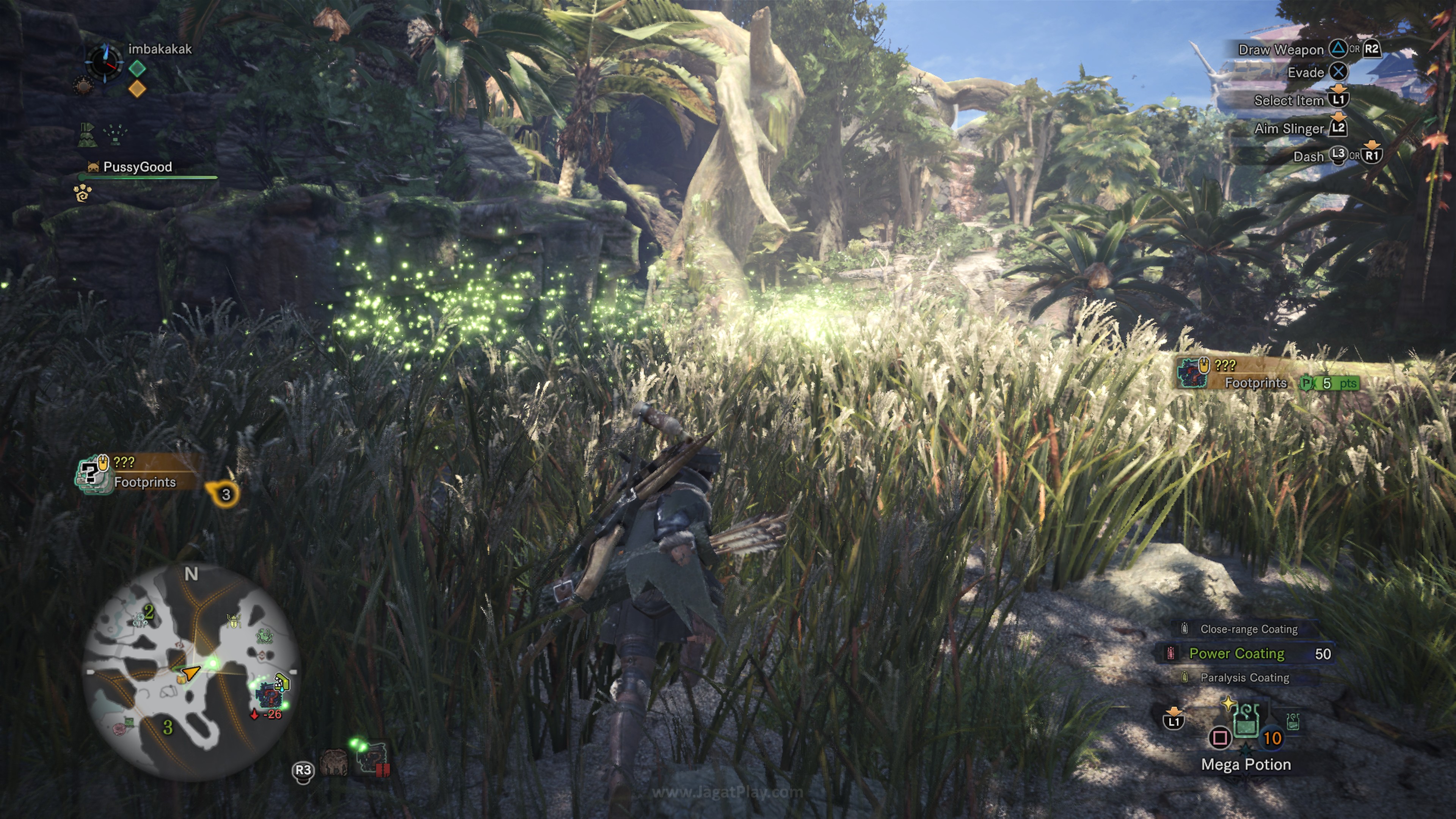Switch to the Paralysis Coating entry
The width and height of the screenshot is (1456, 819).
1244,678
